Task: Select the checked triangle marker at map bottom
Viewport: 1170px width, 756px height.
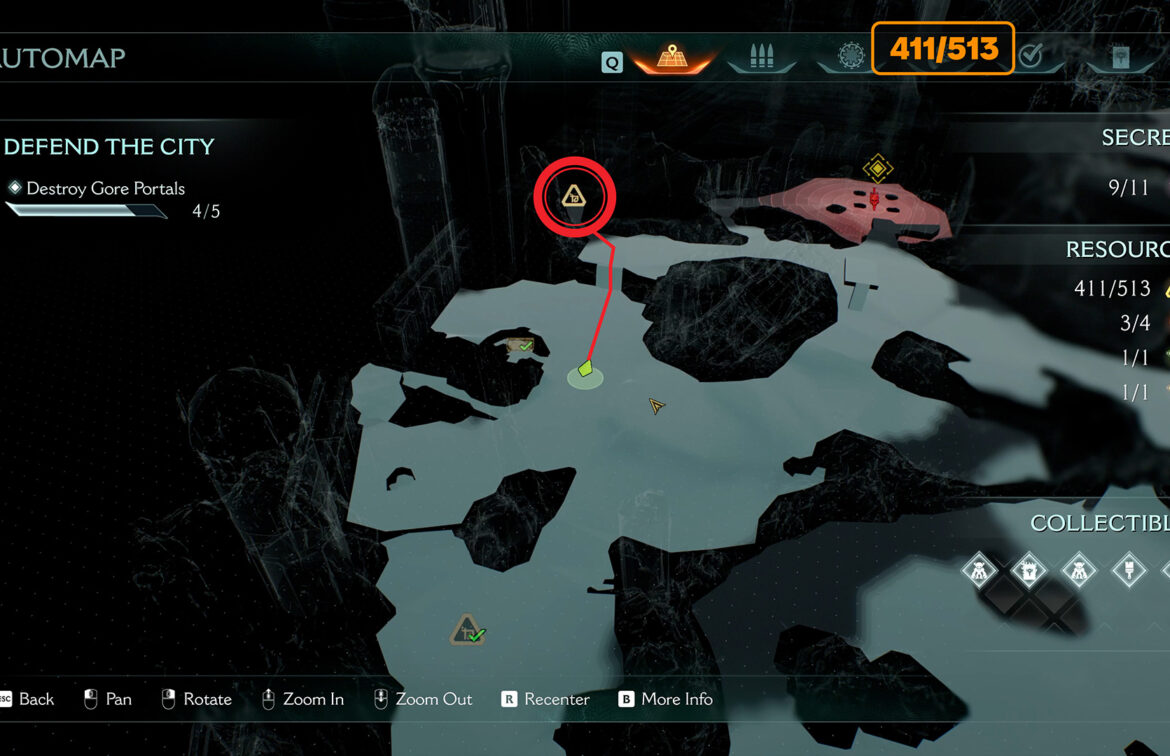Action: point(467,630)
